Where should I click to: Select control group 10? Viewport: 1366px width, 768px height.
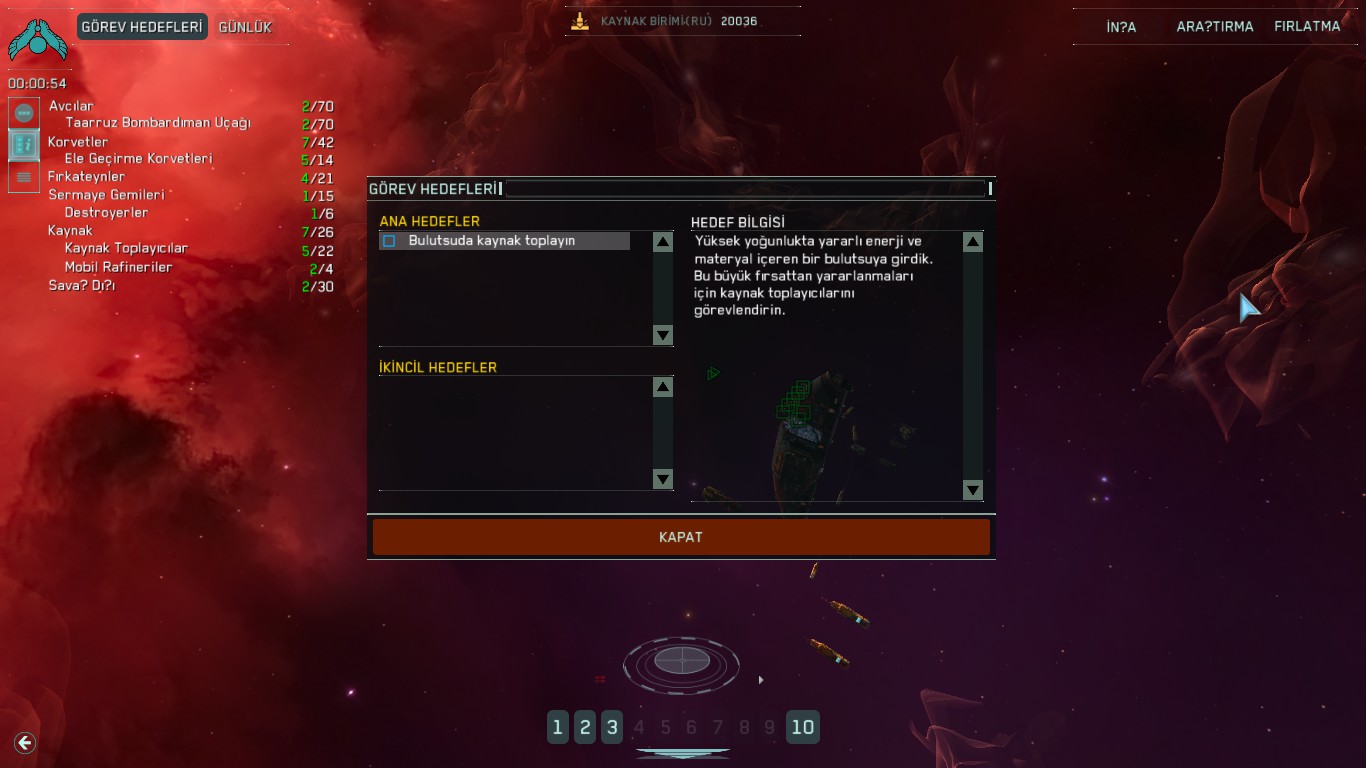(802, 727)
